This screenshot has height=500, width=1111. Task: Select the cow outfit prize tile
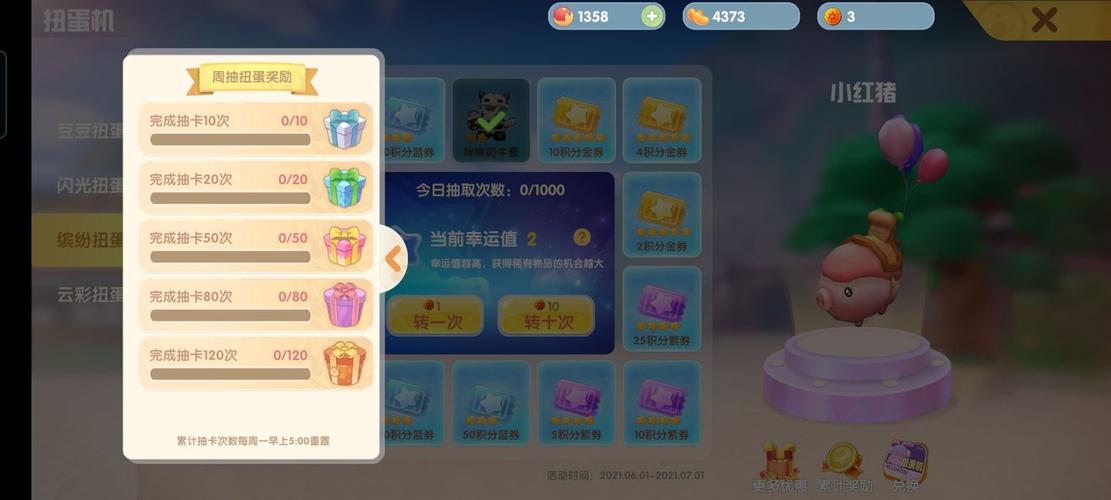pyautogui.click(x=491, y=120)
